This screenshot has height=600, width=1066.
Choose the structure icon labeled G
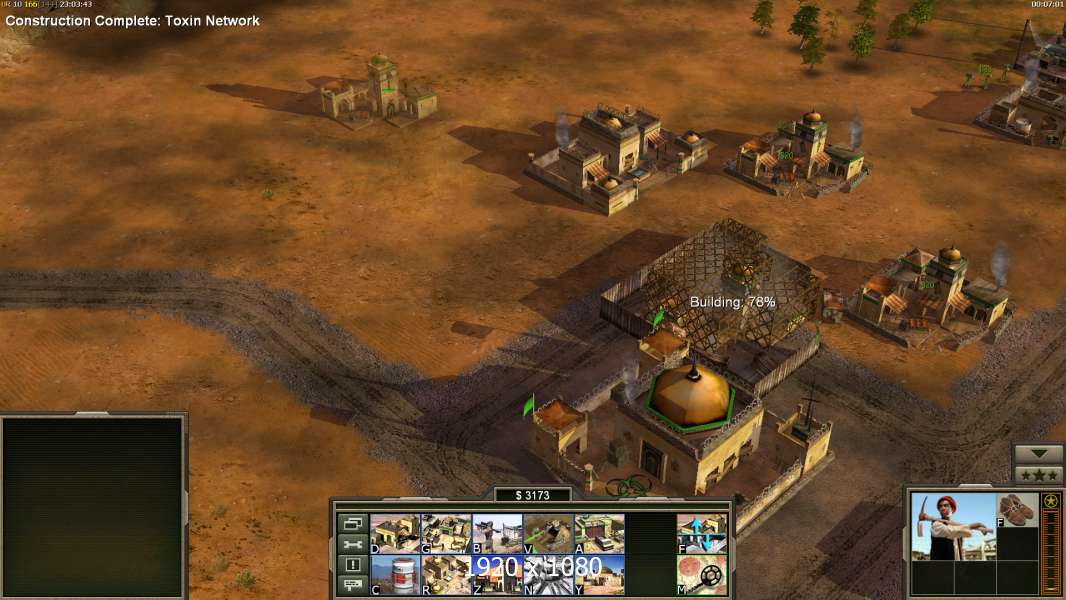446,533
